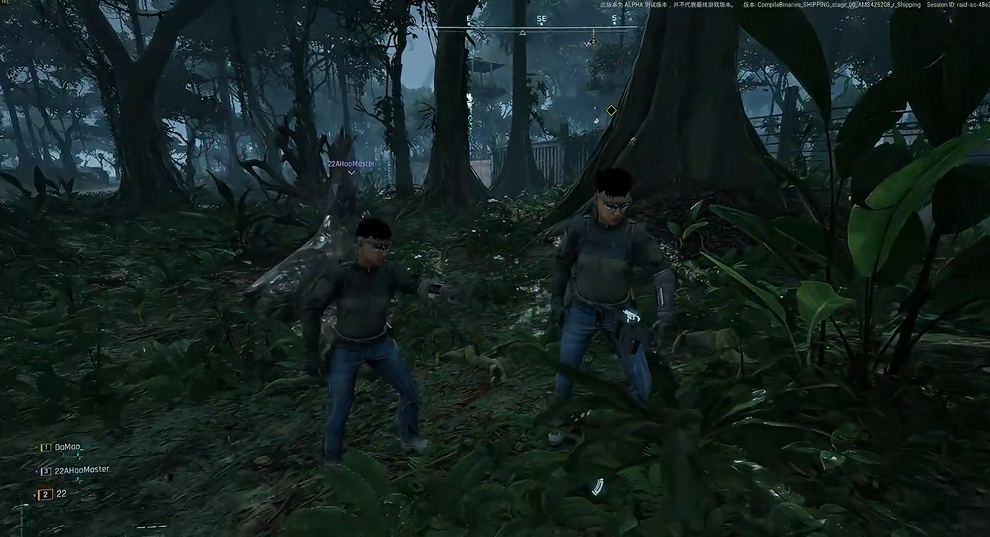990x537 pixels.
Task: Choose squad member 22AHaoMaster in the list
Action: tap(80, 470)
